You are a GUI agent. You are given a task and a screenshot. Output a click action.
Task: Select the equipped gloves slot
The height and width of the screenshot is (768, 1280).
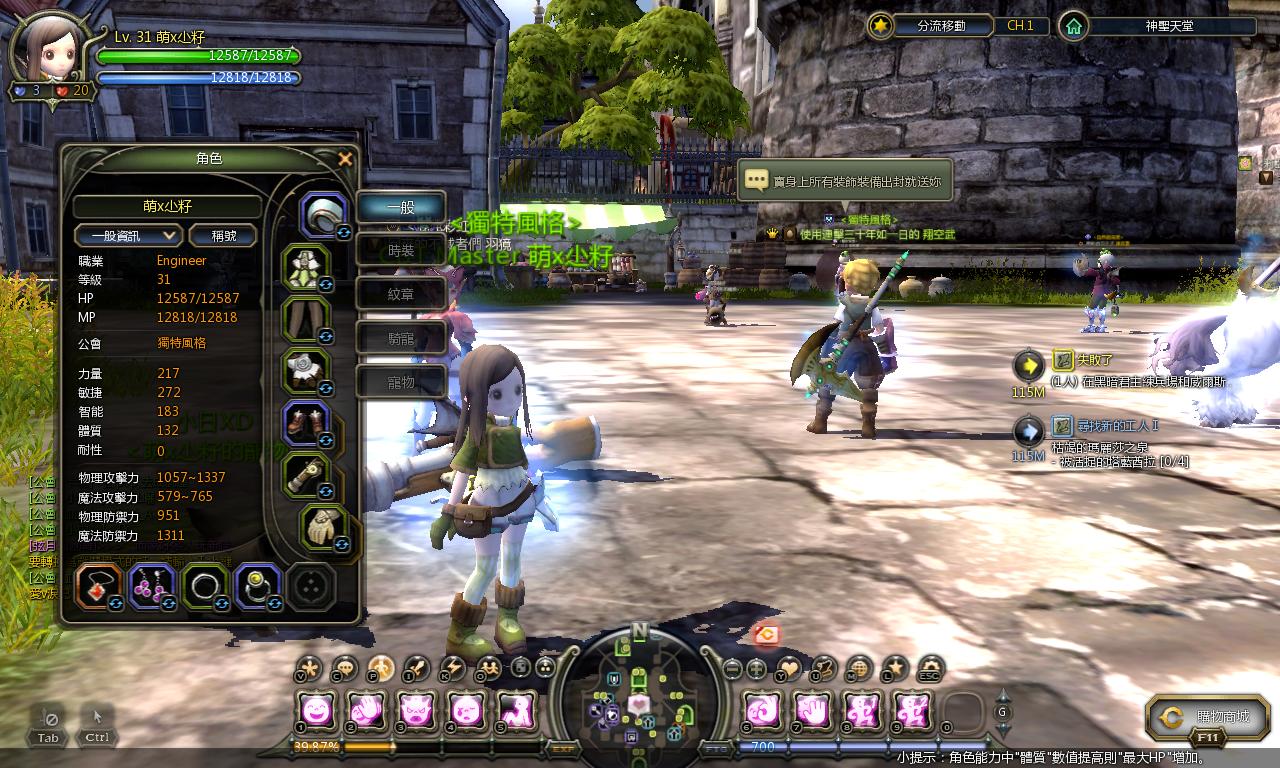click(322, 527)
